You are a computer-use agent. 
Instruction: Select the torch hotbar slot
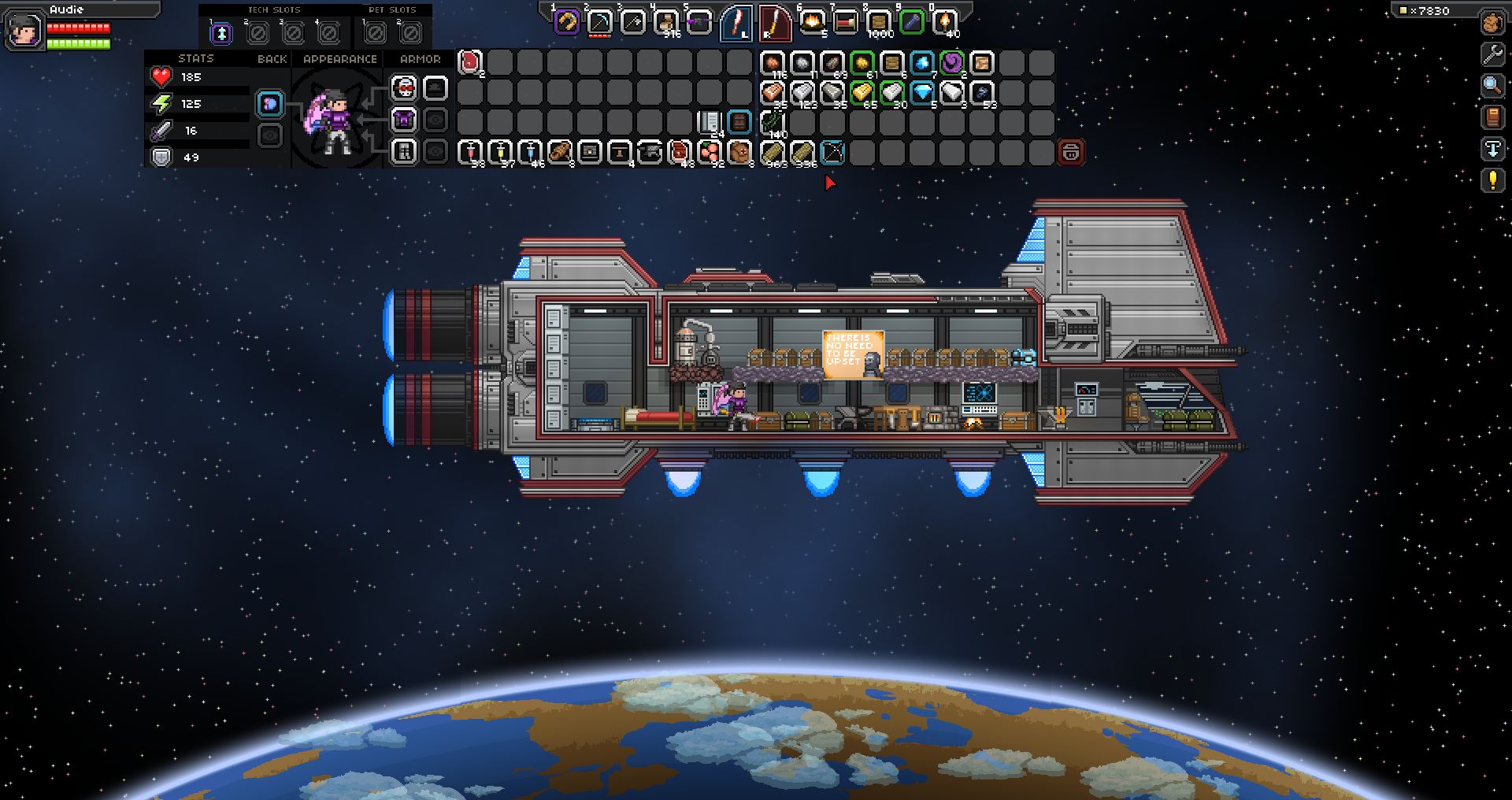(x=944, y=22)
